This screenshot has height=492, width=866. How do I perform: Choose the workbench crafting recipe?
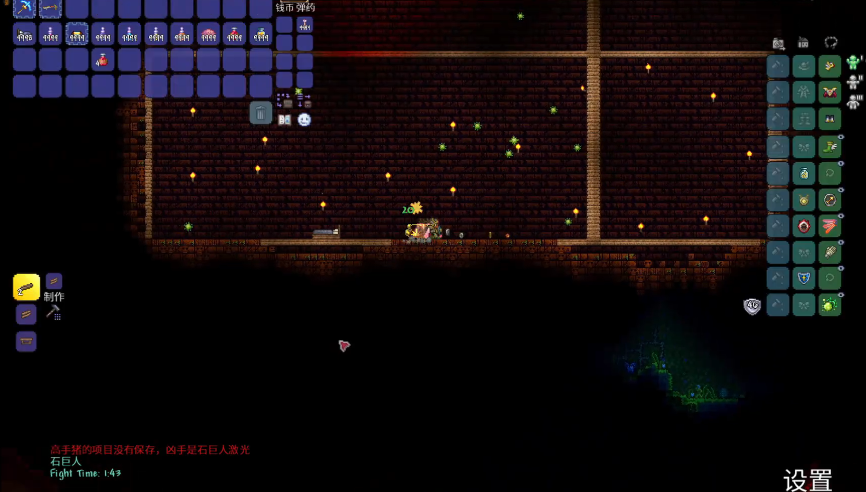[27, 341]
